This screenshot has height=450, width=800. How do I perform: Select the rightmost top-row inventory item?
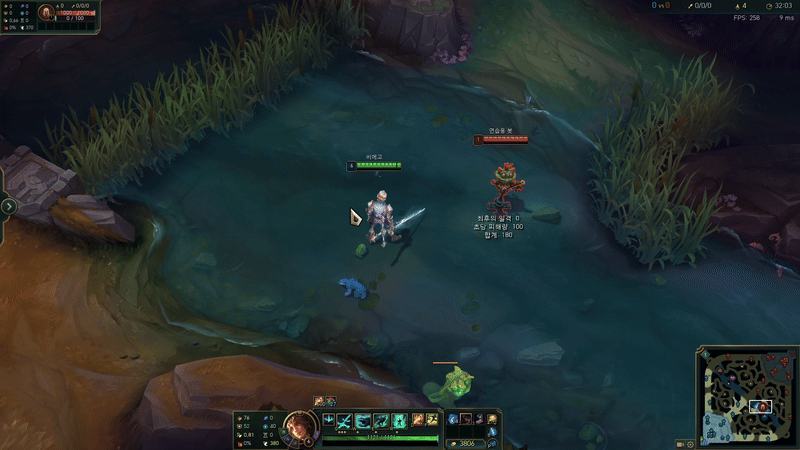479,419
